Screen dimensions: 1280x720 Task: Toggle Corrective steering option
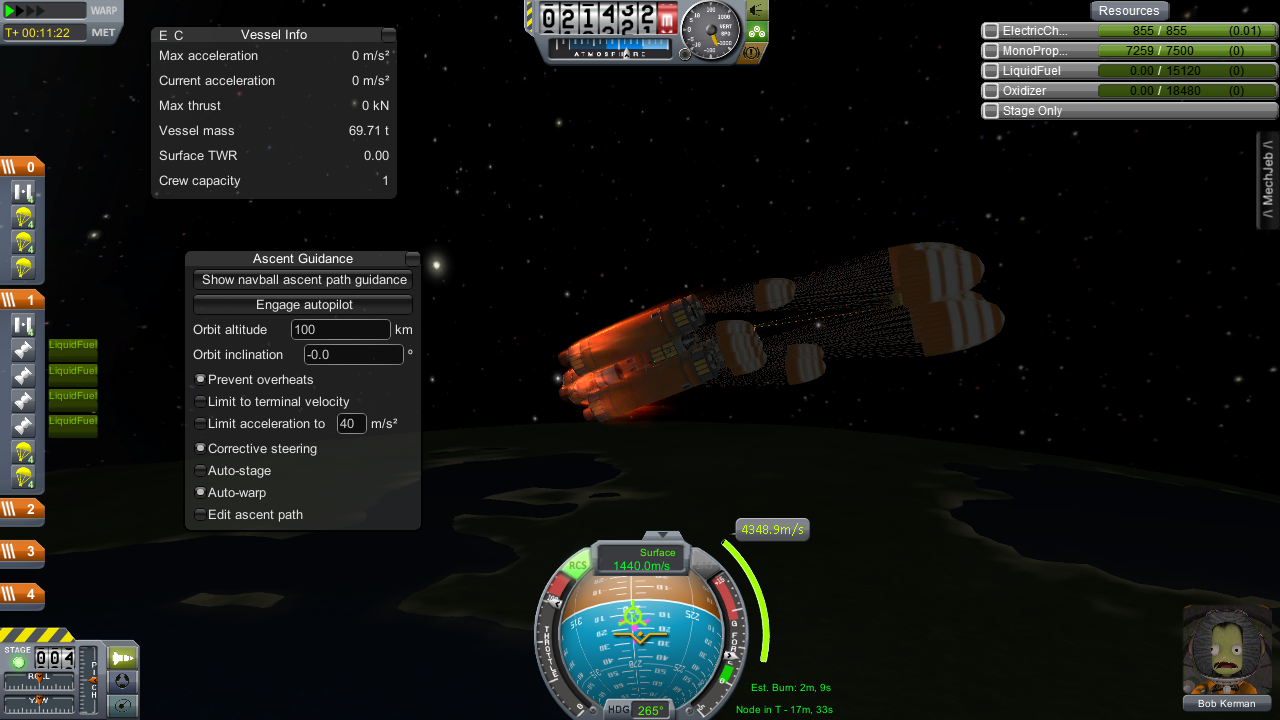[201, 449]
